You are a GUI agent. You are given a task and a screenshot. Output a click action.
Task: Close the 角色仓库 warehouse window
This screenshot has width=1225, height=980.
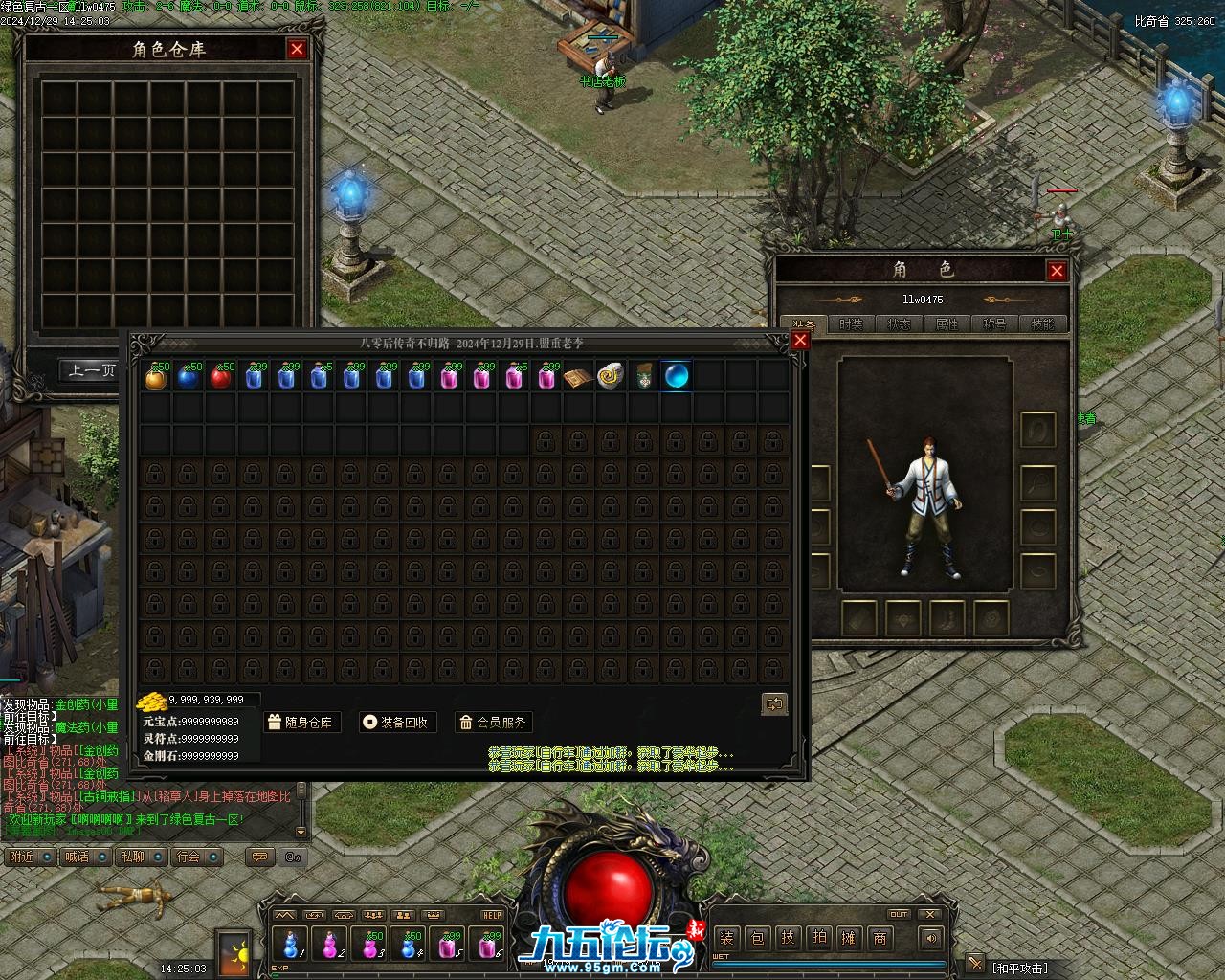click(297, 49)
